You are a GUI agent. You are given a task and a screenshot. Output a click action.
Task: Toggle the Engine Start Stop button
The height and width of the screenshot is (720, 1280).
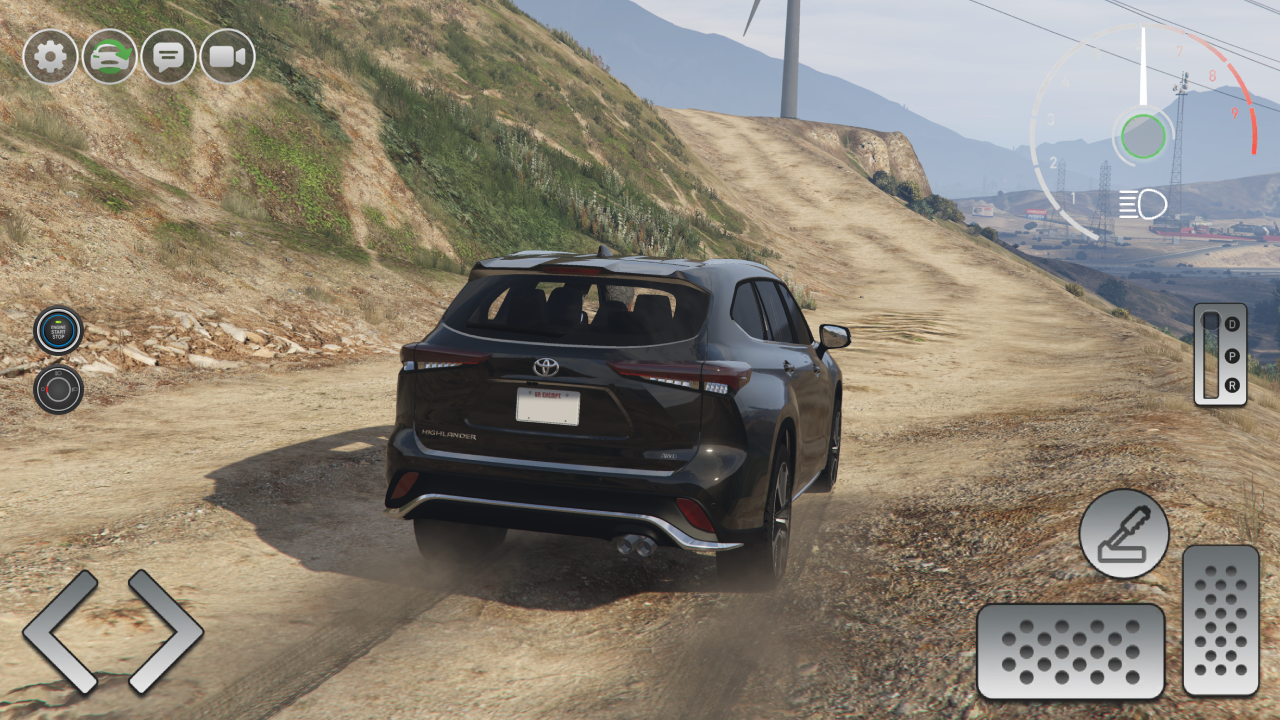pos(58,330)
